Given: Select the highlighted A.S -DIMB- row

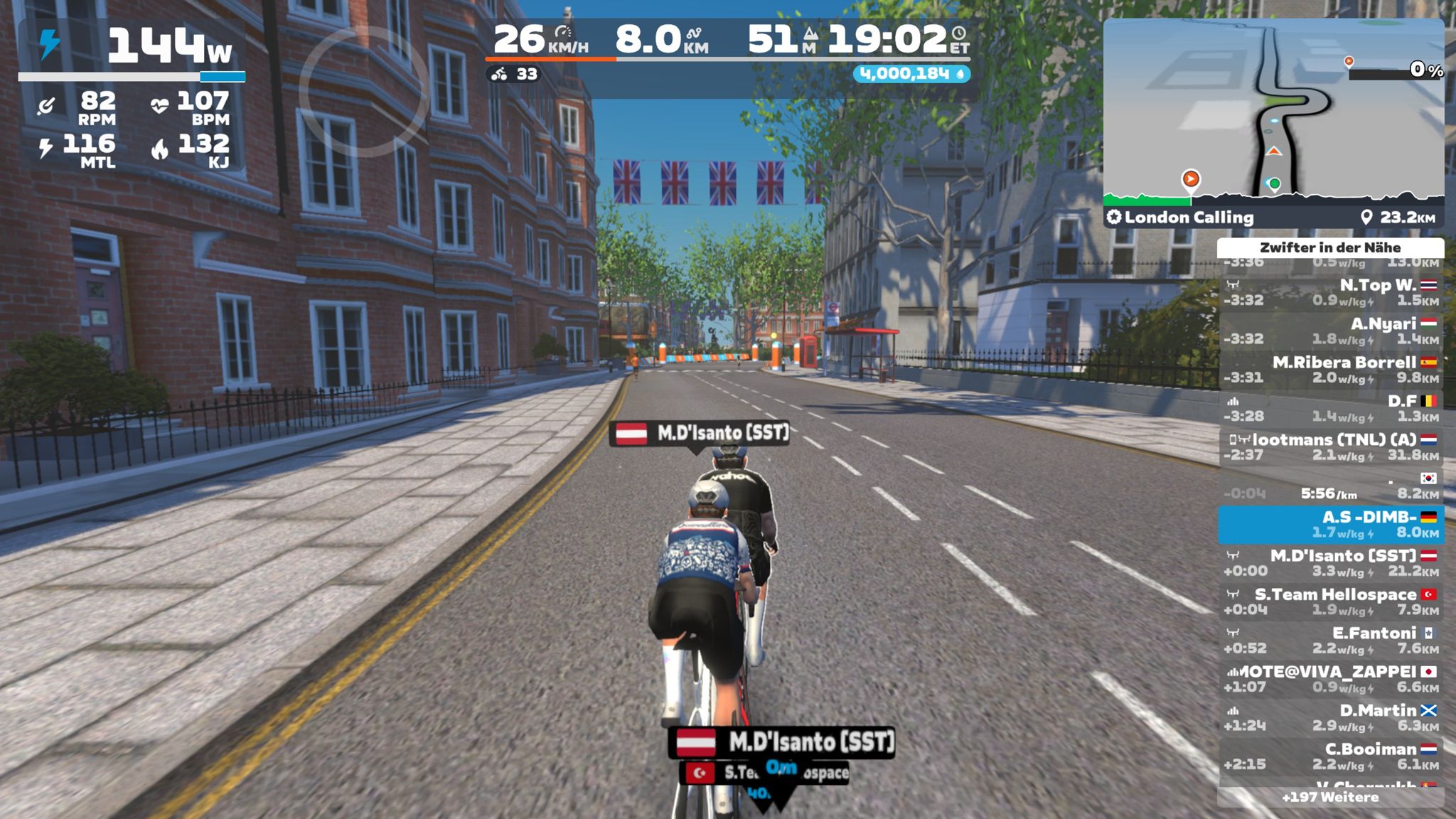Looking at the screenshot, I should point(1330,524).
